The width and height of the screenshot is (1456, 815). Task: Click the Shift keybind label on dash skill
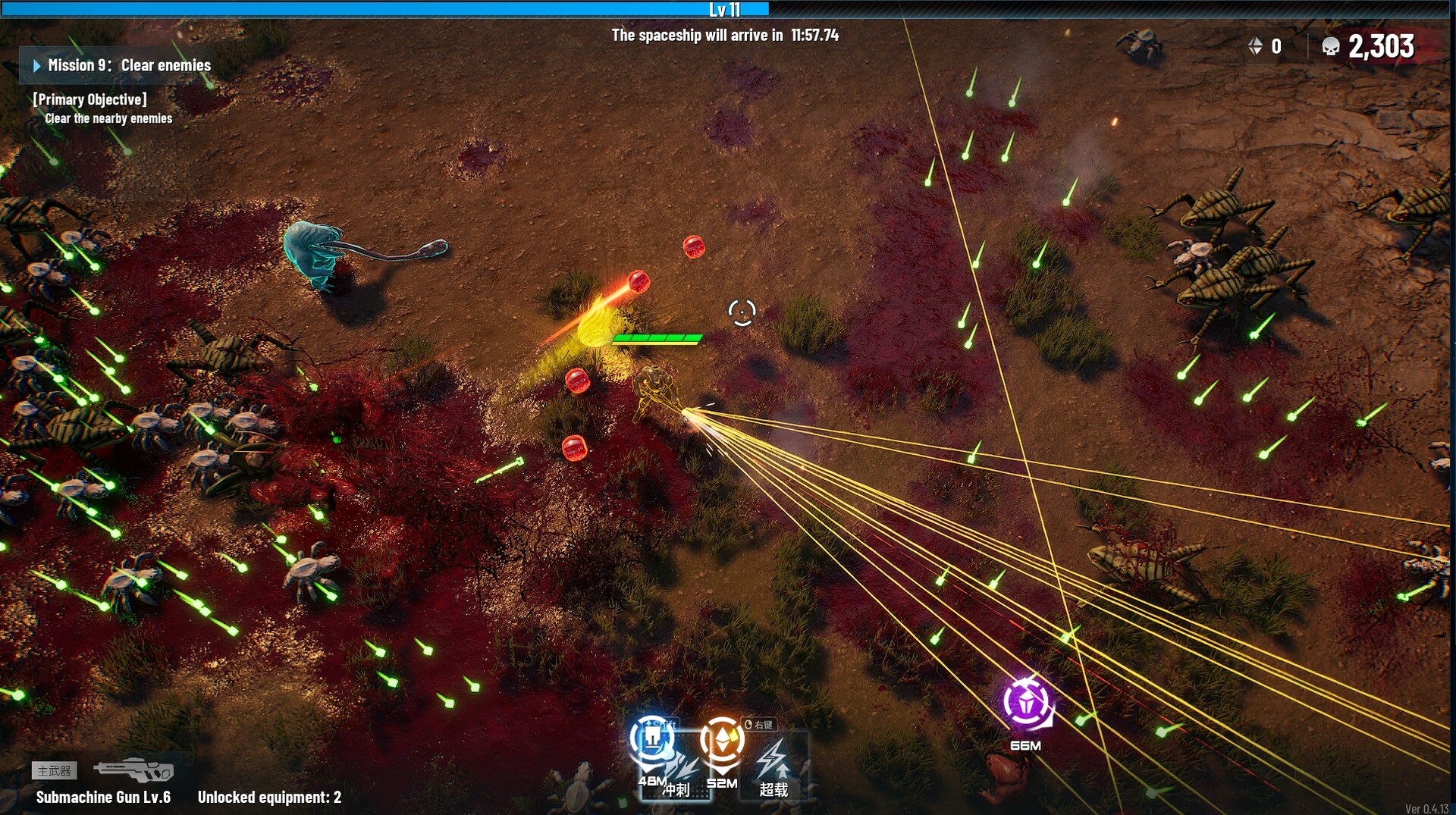[660, 723]
